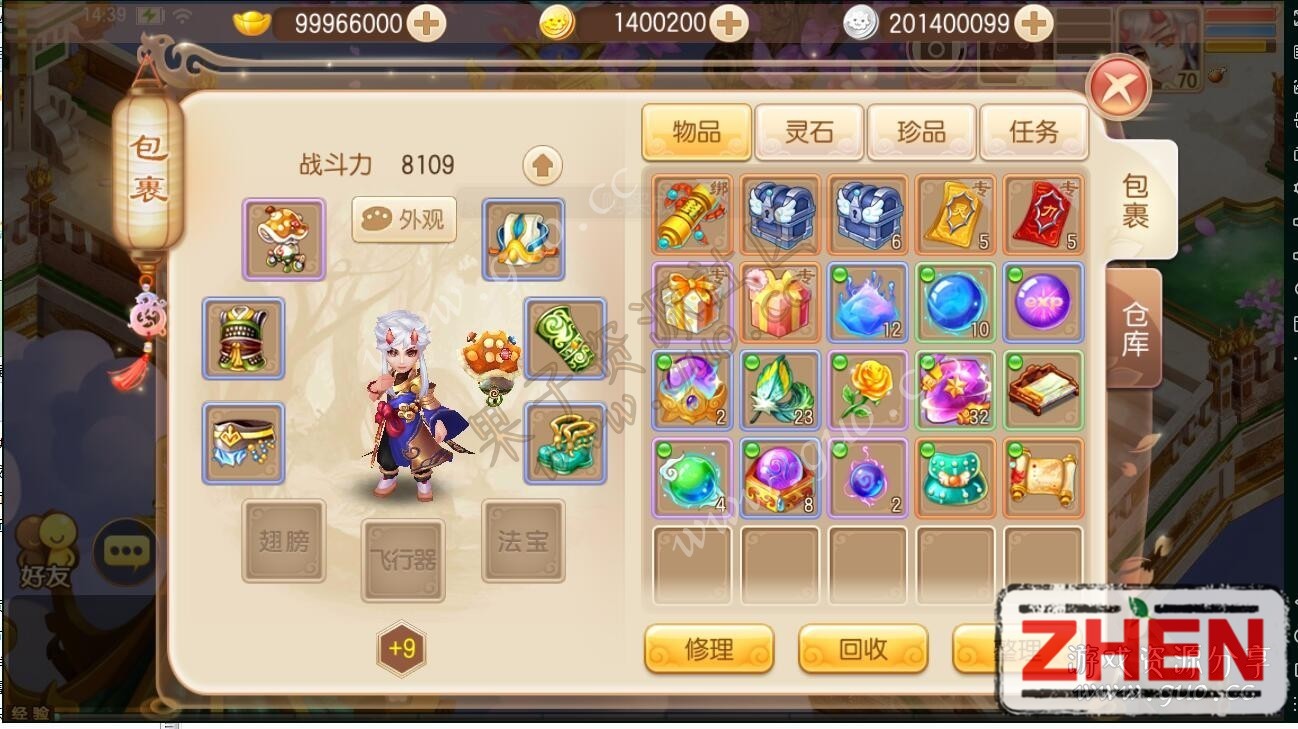Switch to the 仓库 side tab

point(1134,328)
